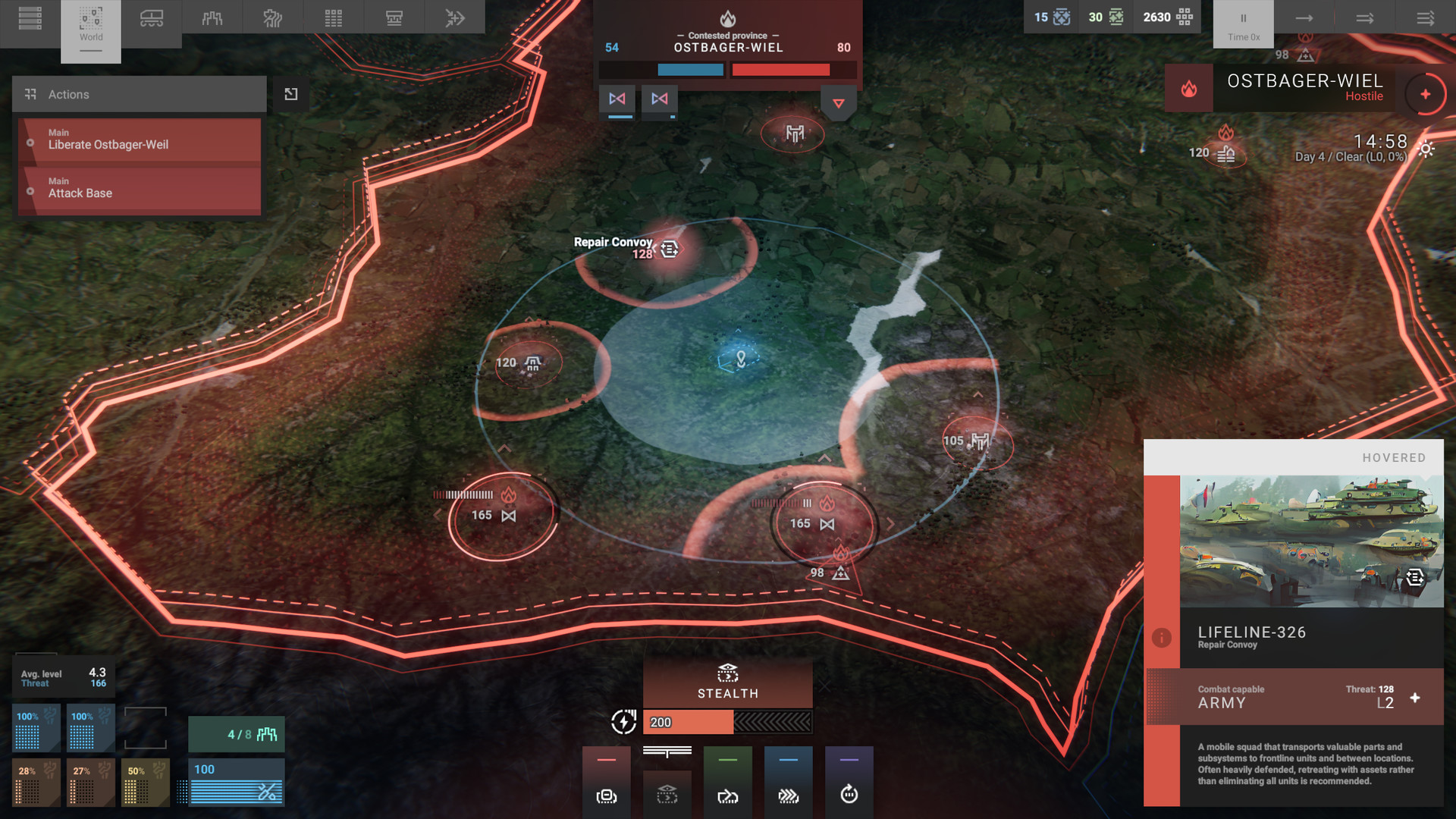
Task: Click the plus icon next to OSTBAGER-WIEL hostile header
Action: click(x=1425, y=94)
